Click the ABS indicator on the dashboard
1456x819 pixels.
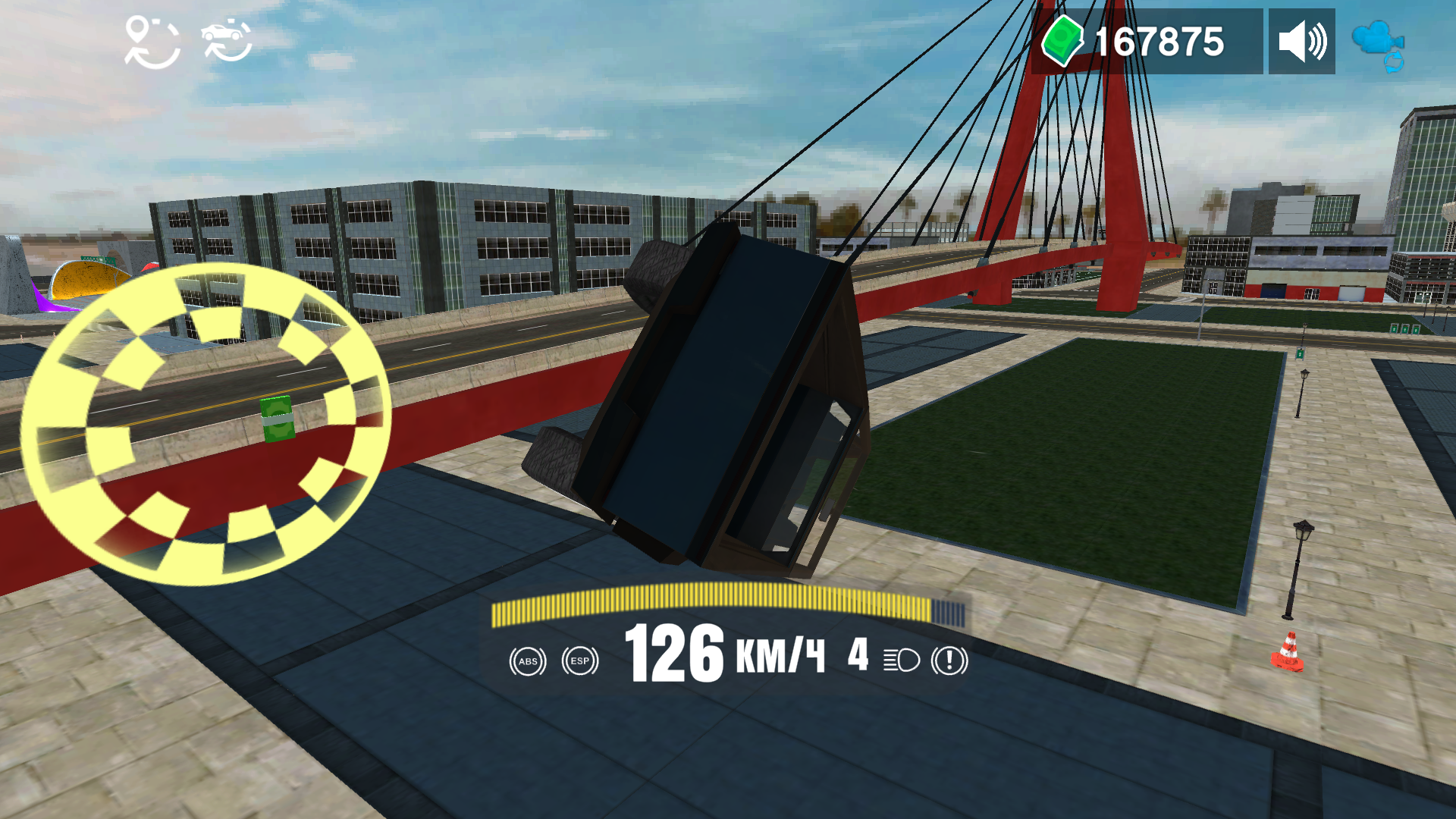[x=529, y=662]
